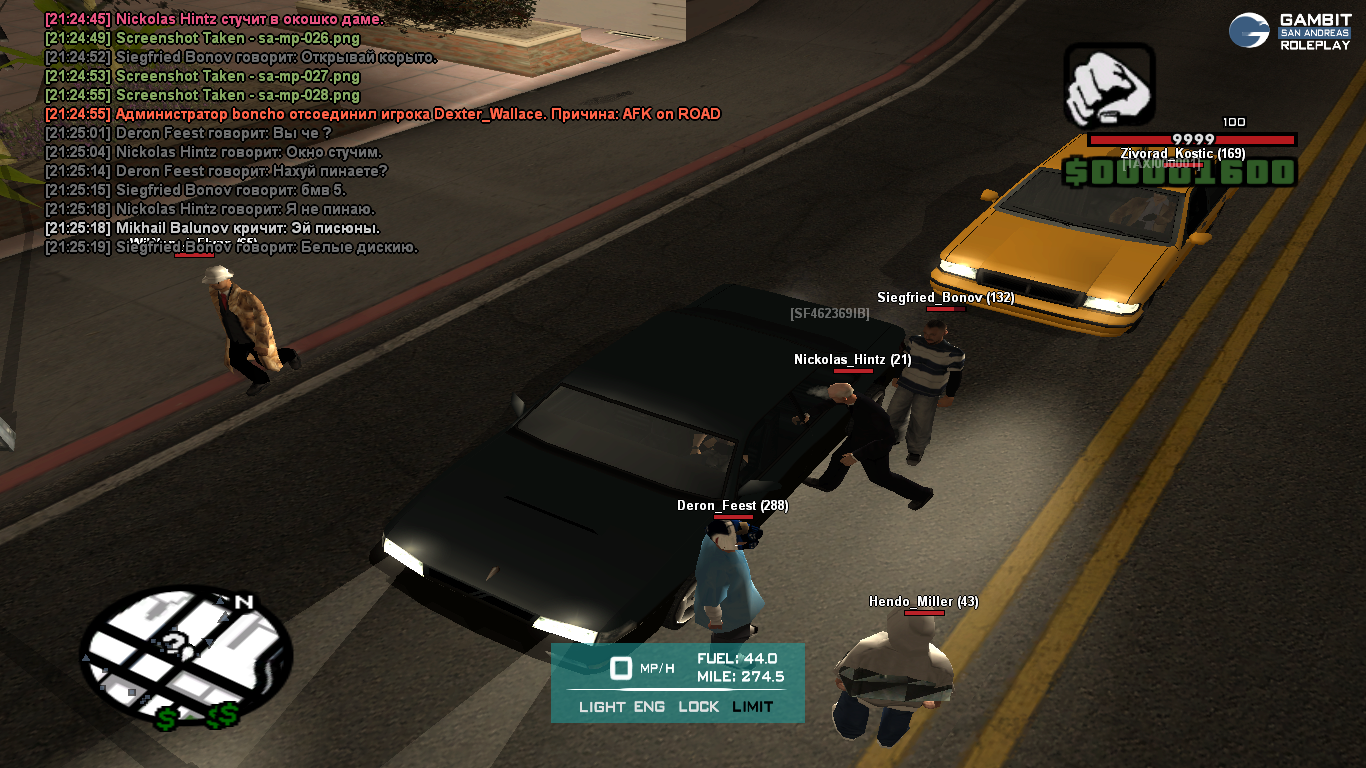This screenshot has width=1366, height=768.
Task: Click the Gambit Roleplay server logo
Action: tap(1290, 31)
